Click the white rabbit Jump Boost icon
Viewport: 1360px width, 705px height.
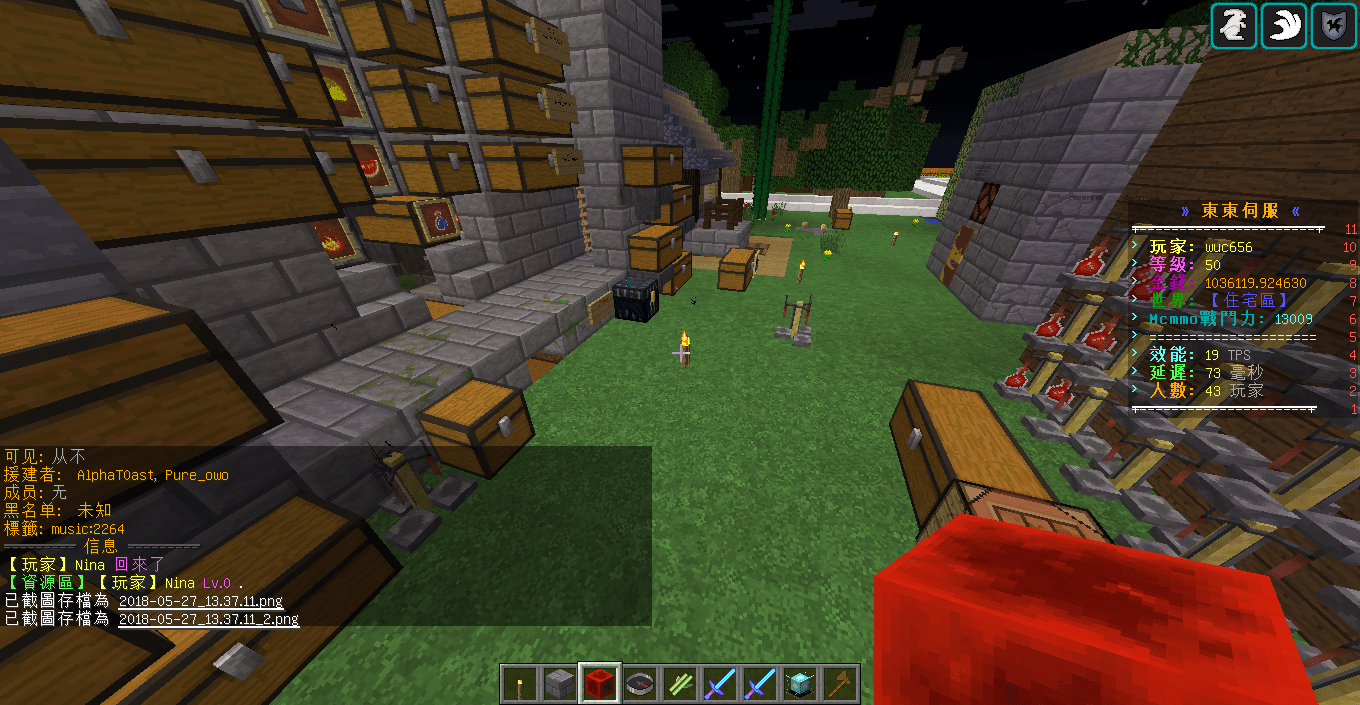[x=1234, y=25]
